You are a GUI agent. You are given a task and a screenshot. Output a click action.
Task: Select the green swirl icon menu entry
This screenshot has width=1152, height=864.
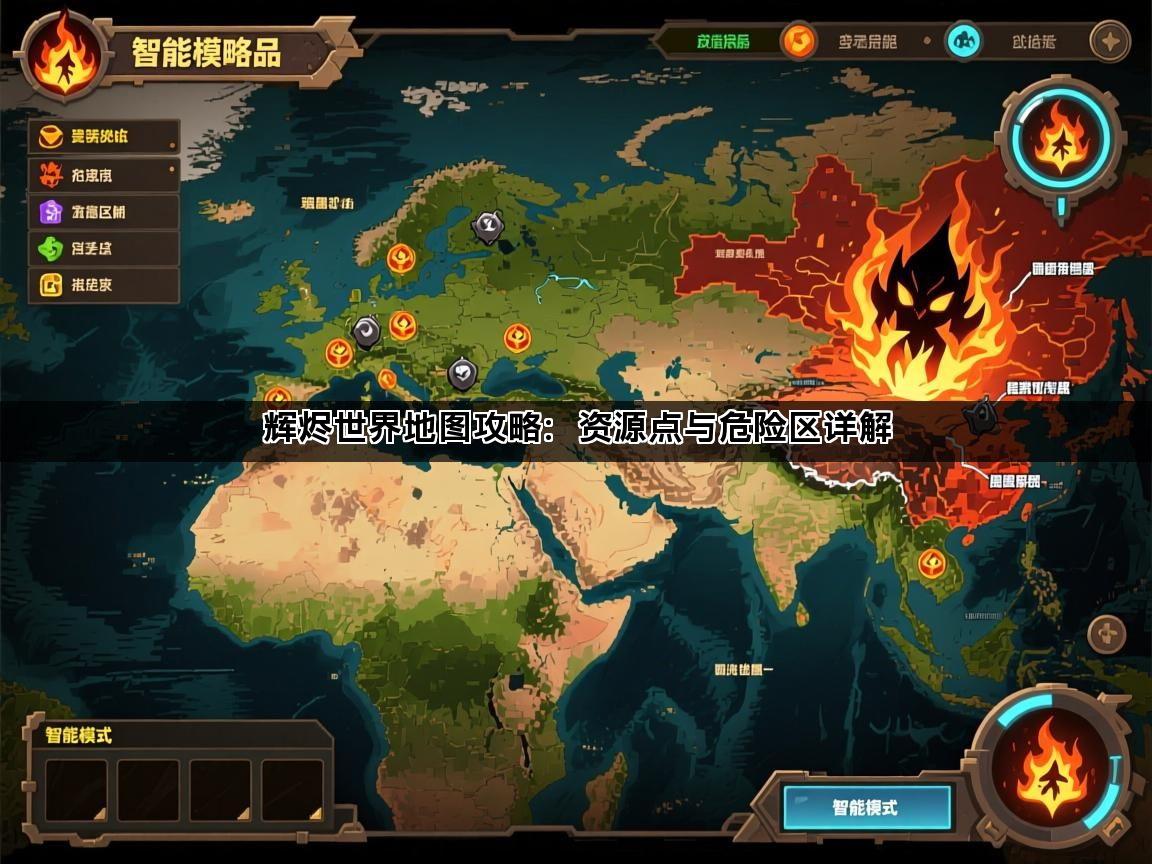[103, 248]
